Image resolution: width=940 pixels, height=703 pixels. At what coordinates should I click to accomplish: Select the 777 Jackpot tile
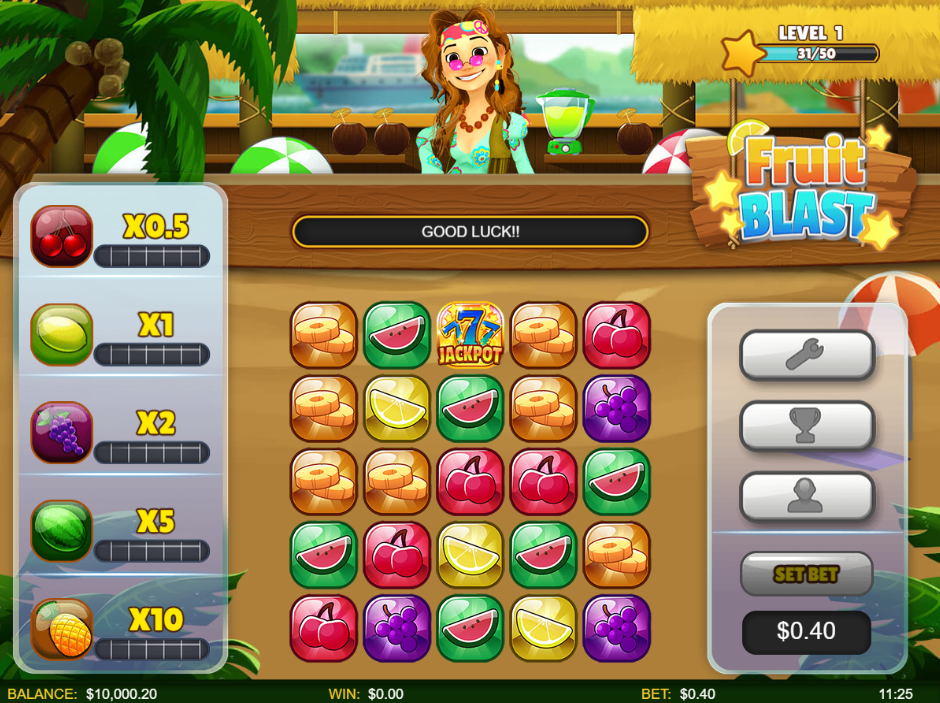[470, 335]
